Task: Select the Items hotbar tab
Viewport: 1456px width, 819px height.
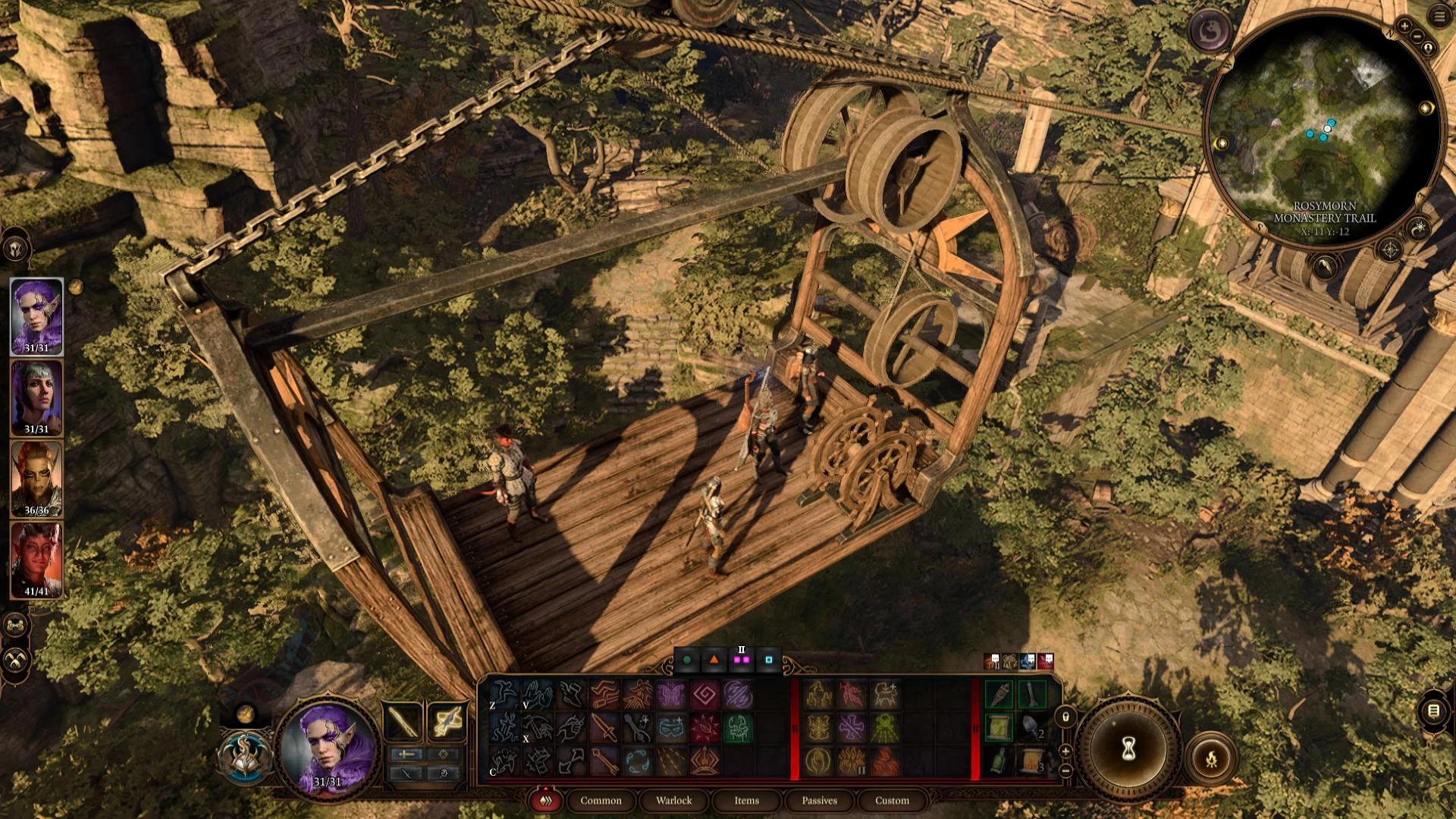Action: tap(746, 801)
